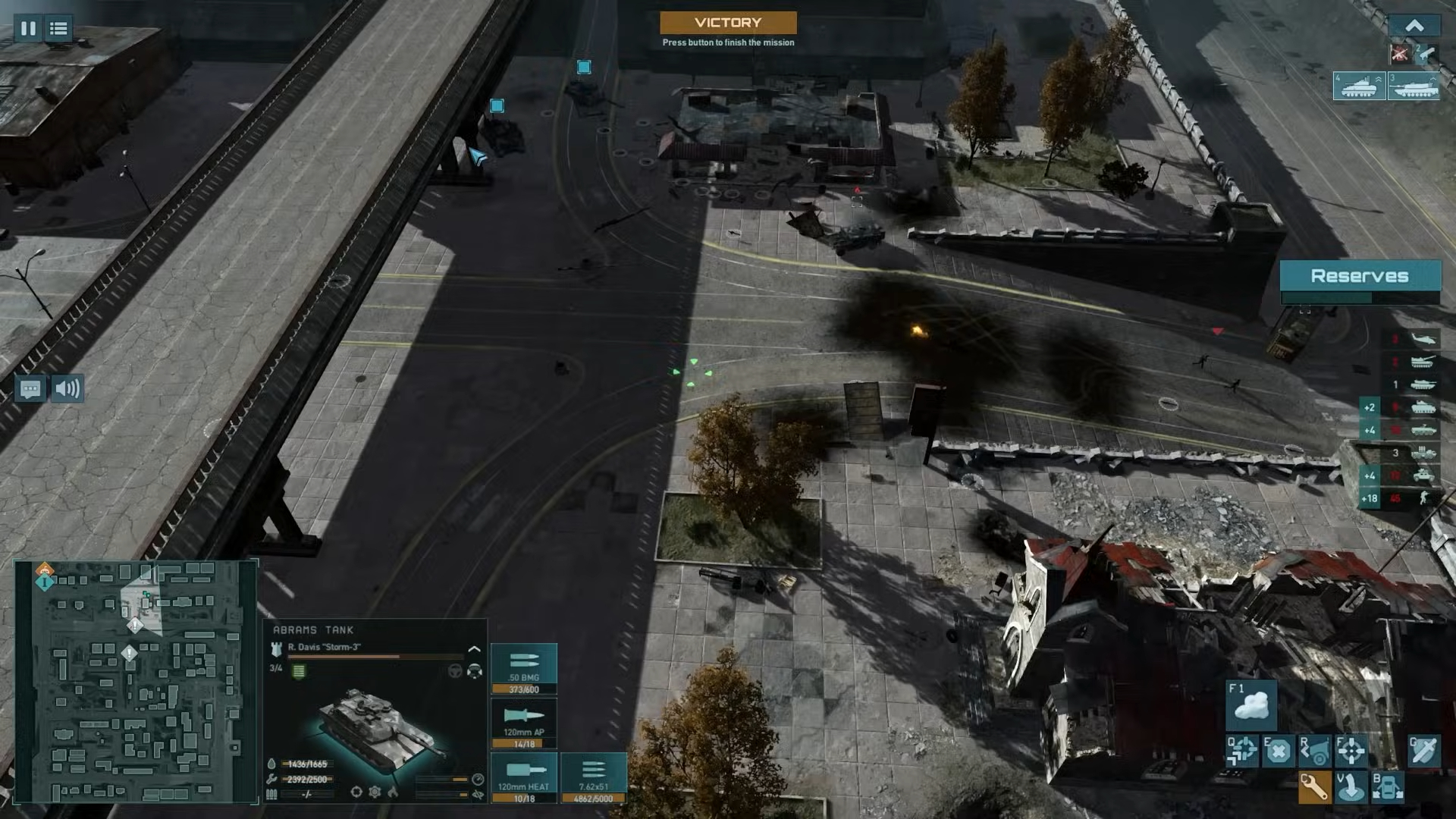1456x819 pixels.
Task: Open the chat message window
Action: 30,389
